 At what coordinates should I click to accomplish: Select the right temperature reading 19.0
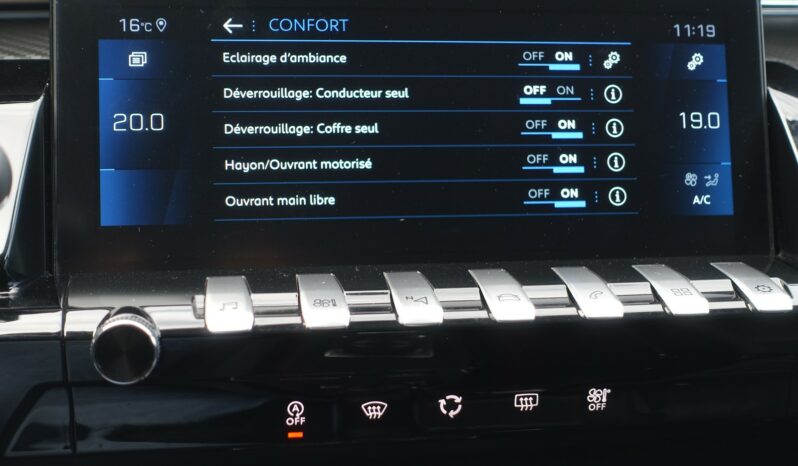point(699,121)
